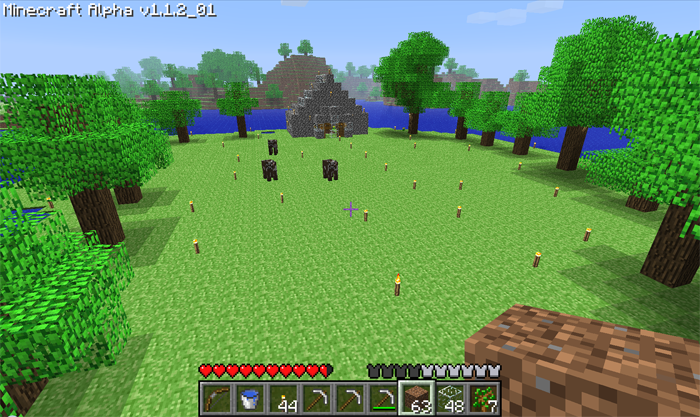Choose the sapling stack of 7

483,398
